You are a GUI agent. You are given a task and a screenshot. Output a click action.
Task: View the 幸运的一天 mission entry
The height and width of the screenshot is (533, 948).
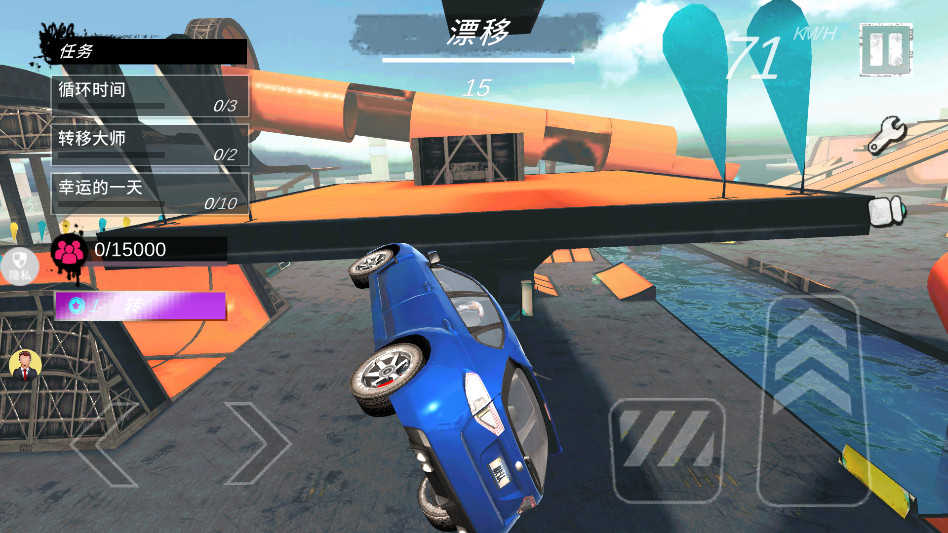[x=150, y=194]
